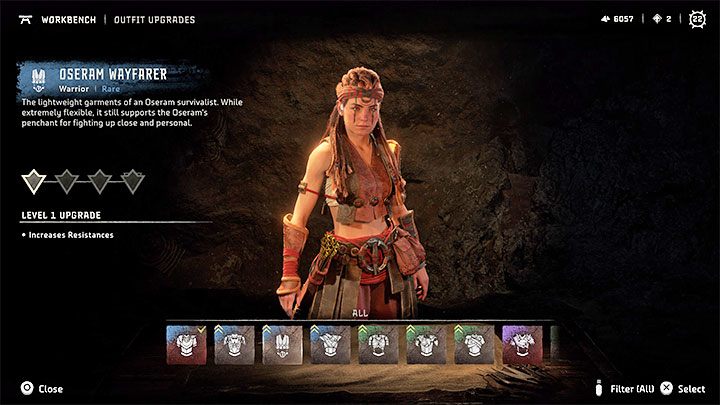This screenshot has height=405, width=720.
Task: Select the highlighted Oseram Wayfarer outfit tile
Action: tap(282, 344)
